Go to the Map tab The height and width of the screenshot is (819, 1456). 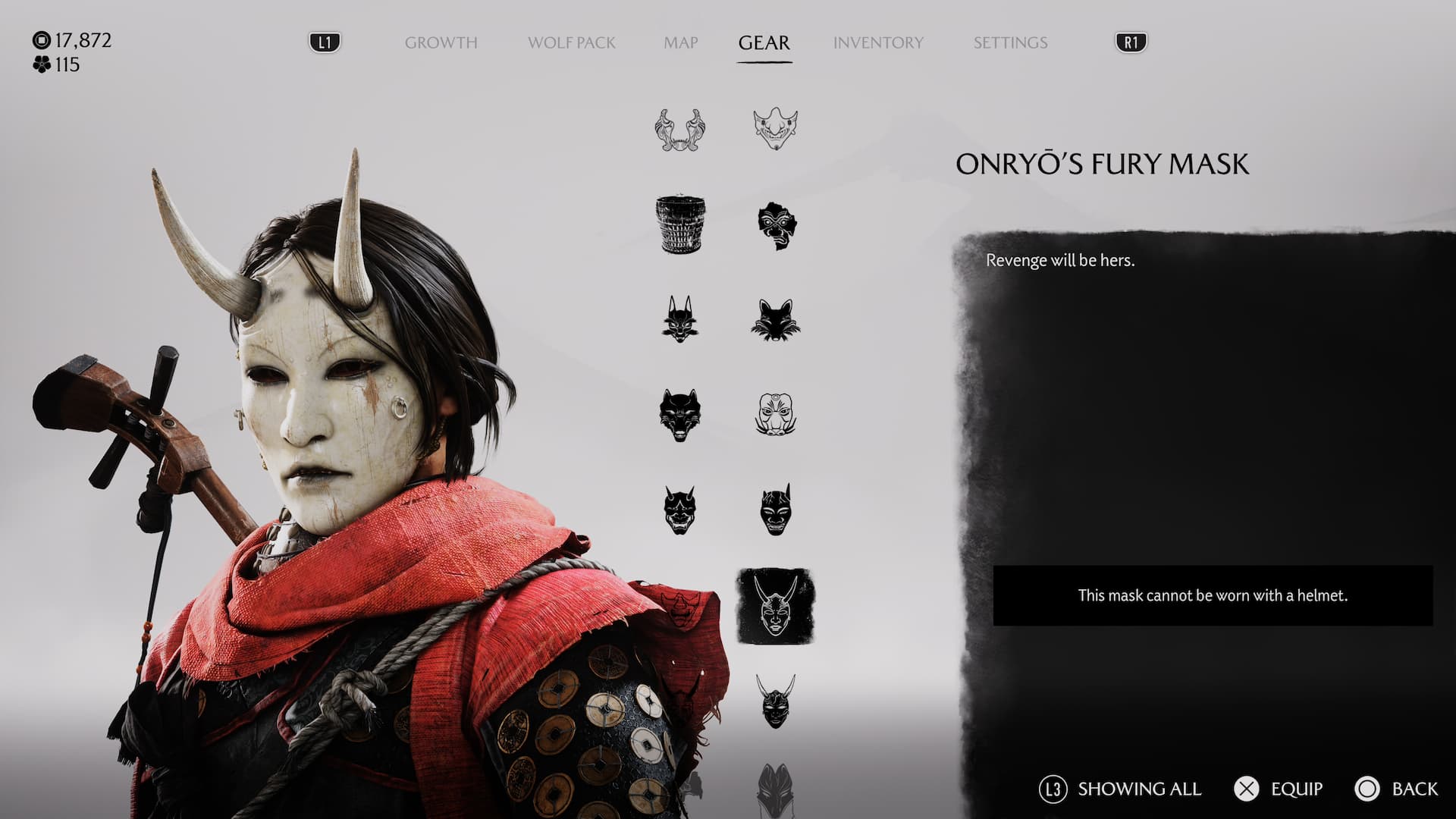tap(680, 42)
